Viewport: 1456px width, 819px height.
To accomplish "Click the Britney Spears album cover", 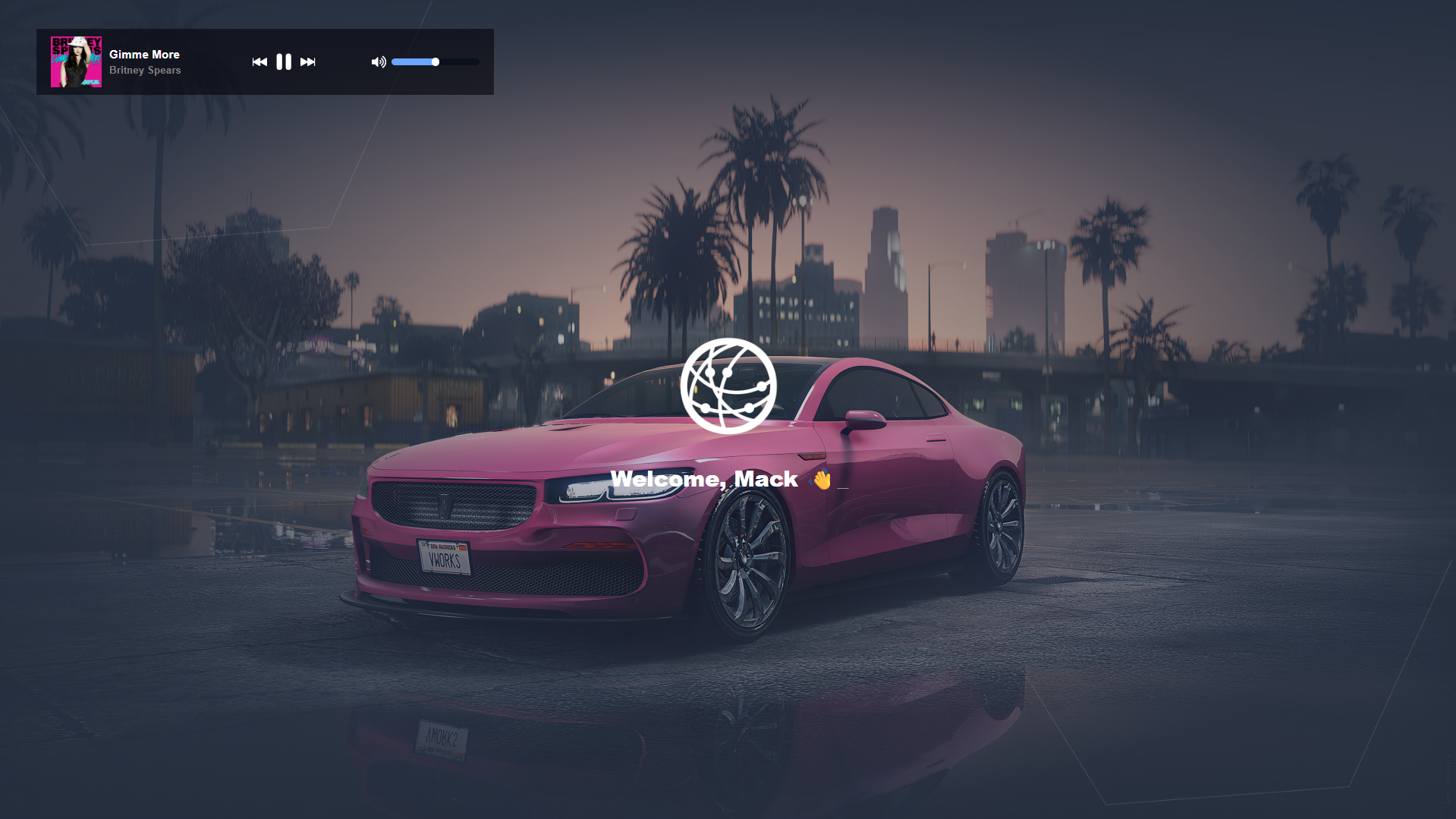I will coord(76,62).
